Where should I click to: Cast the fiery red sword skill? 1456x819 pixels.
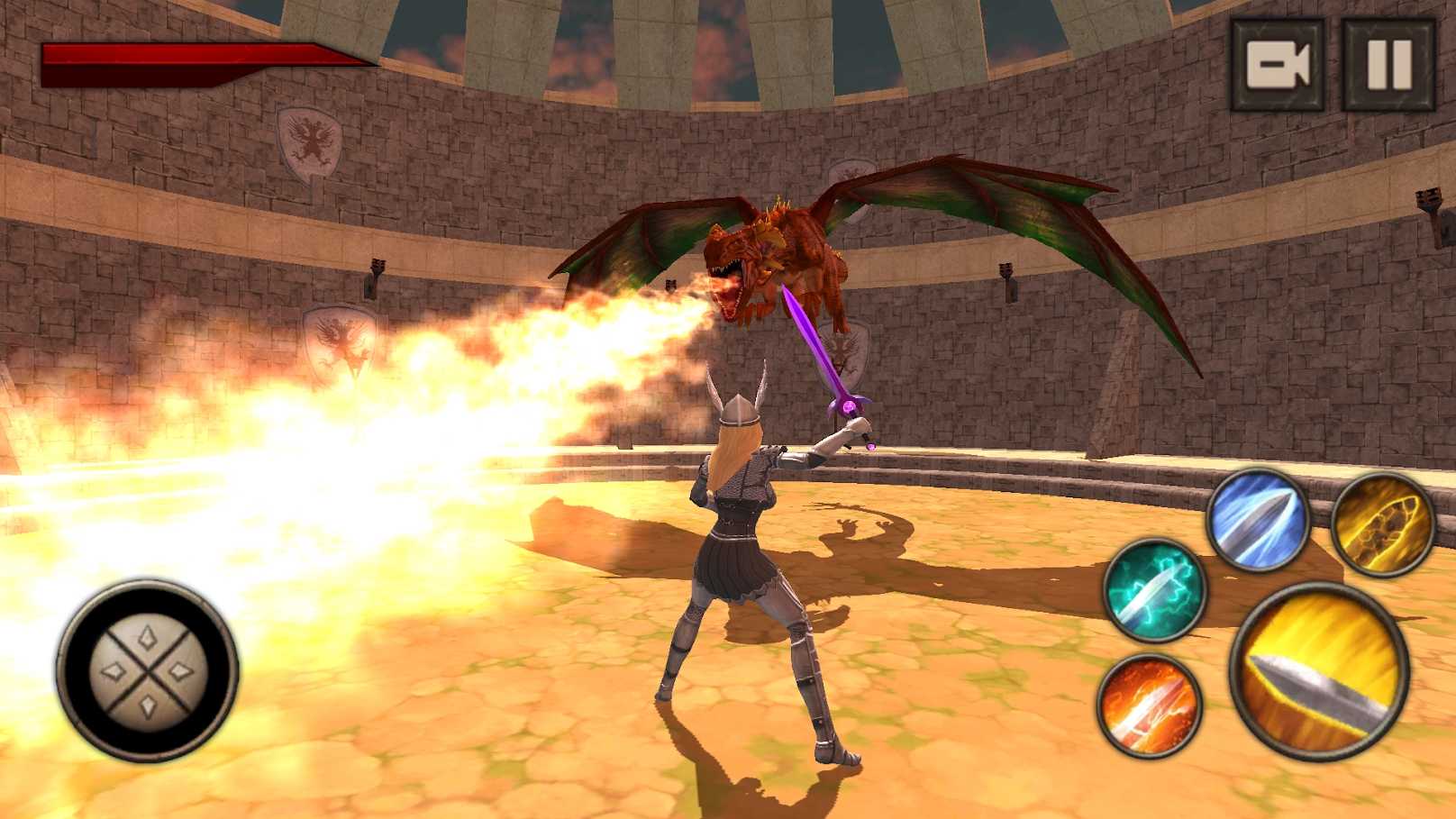pyautogui.click(x=1150, y=705)
